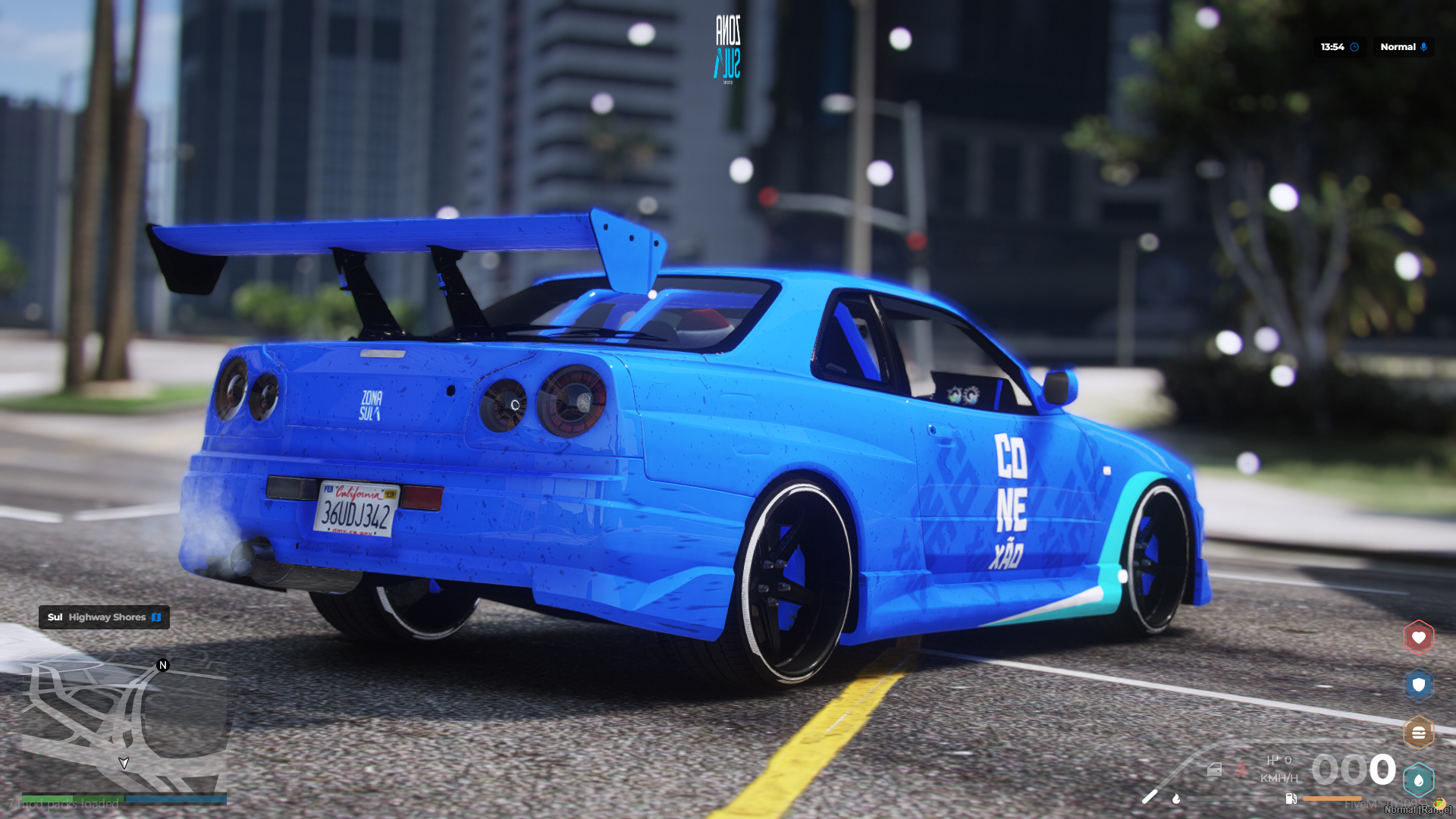Click the flame nitro icon
Viewport: 1456px width, 819px height.
pos(1176,798)
